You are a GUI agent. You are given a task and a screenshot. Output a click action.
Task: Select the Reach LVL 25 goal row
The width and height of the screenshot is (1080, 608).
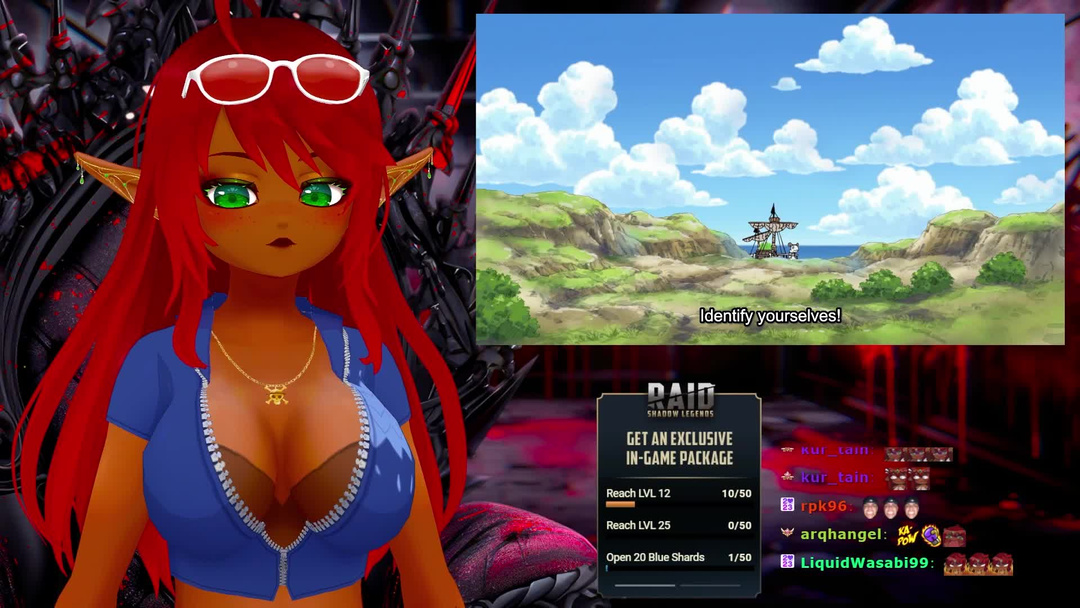click(678, 526)
